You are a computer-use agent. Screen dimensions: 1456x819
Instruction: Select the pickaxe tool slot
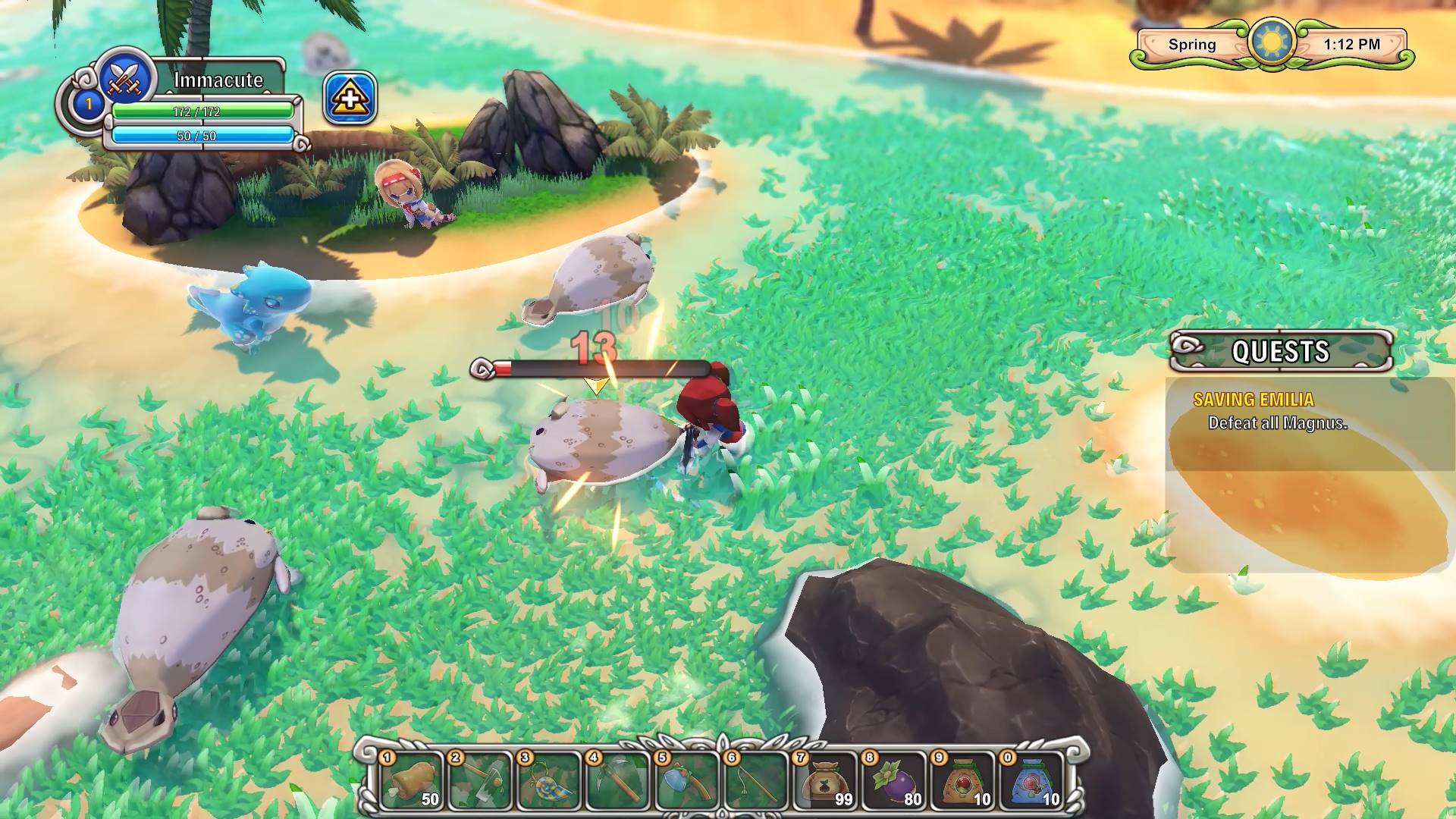click(x=617, y=779)
